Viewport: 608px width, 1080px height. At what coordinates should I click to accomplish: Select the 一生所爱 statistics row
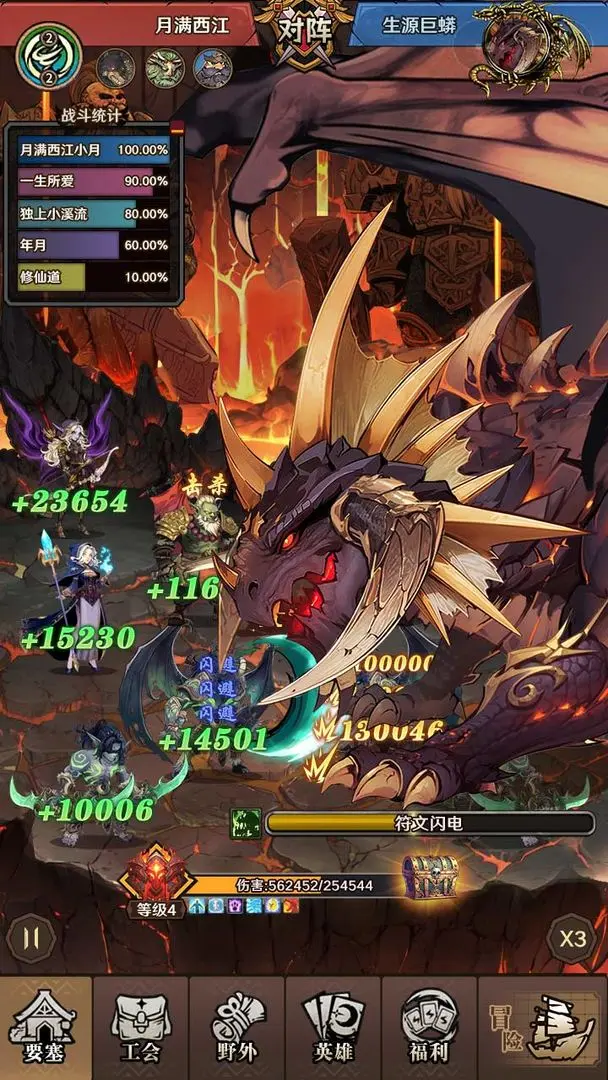tap(94, 181)
